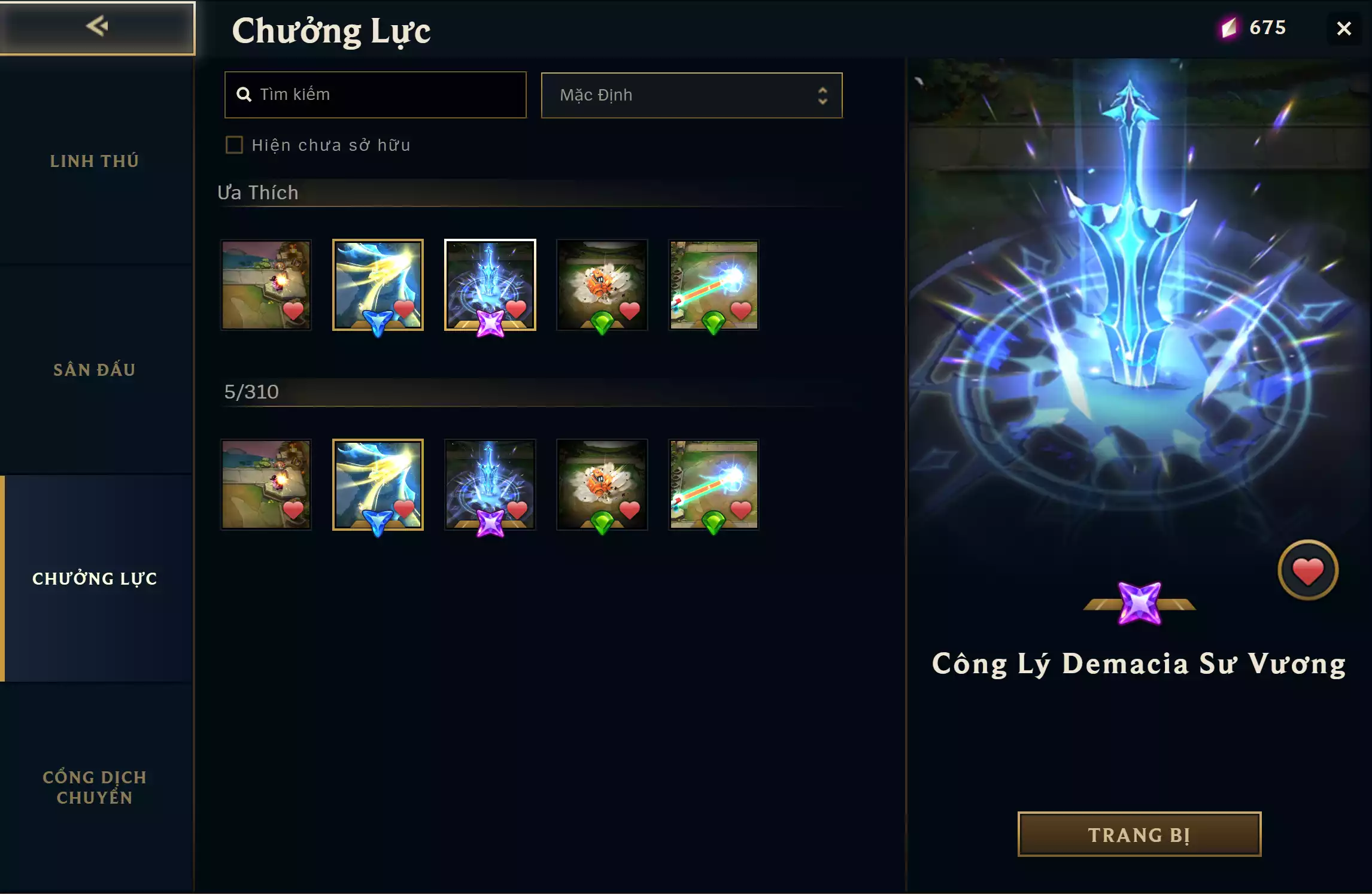The image size is (1372, 894).
Task: Go back using the arrow button
Action: (97, 27)
